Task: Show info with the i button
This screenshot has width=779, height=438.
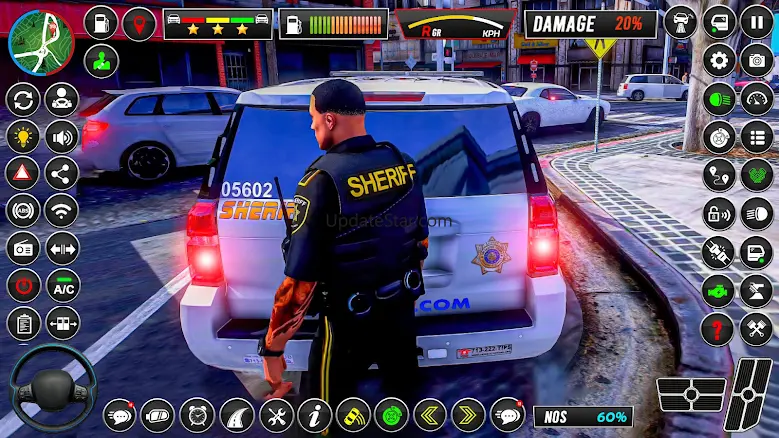Action: click(x=315, y=414)
